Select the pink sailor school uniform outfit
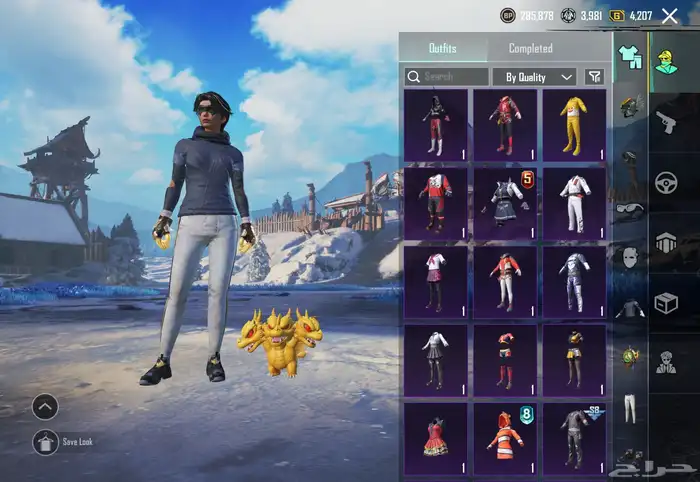700x482 pixels. pos(435,281)
